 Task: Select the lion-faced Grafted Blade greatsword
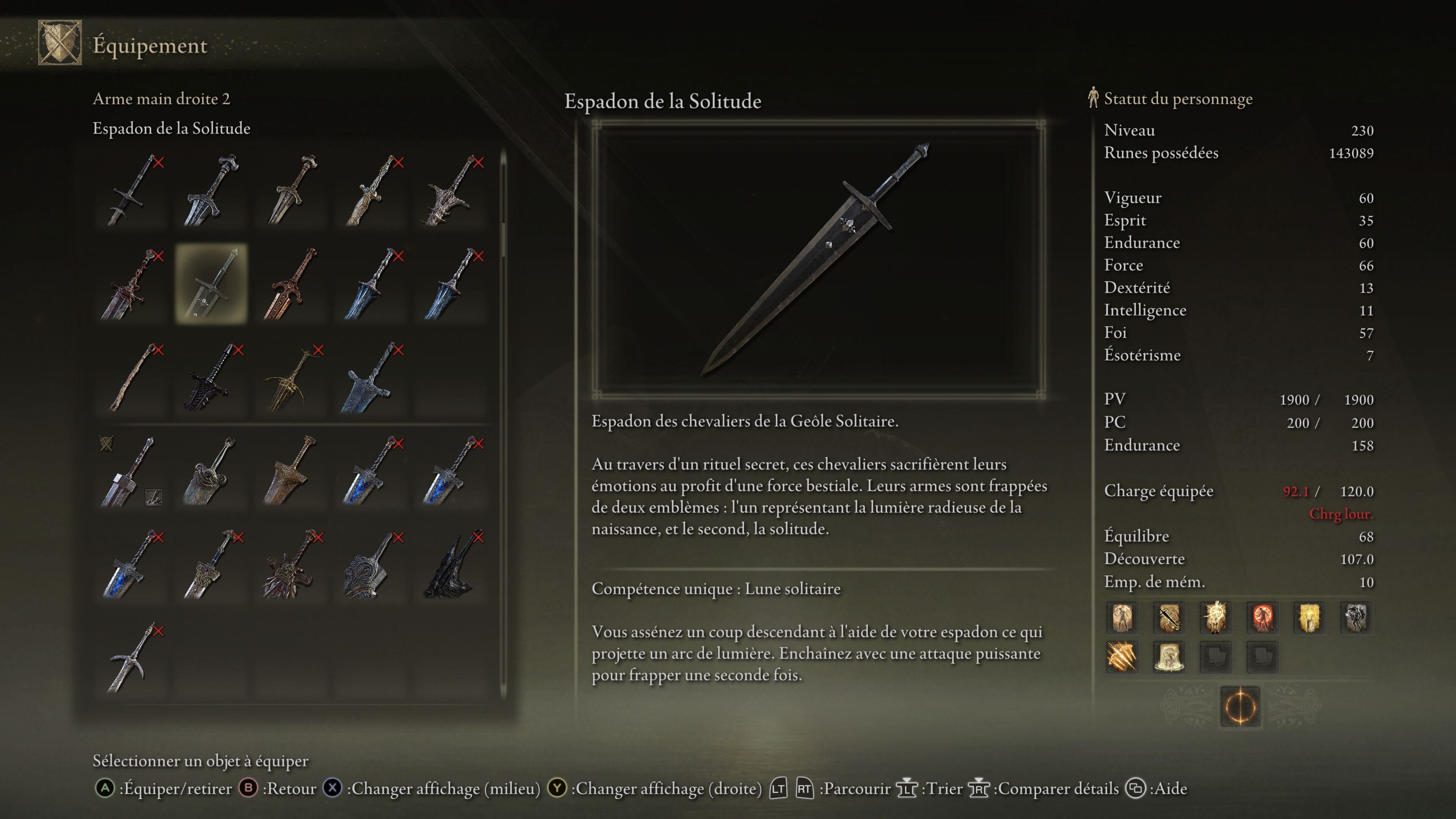click(x=291, y=565)
